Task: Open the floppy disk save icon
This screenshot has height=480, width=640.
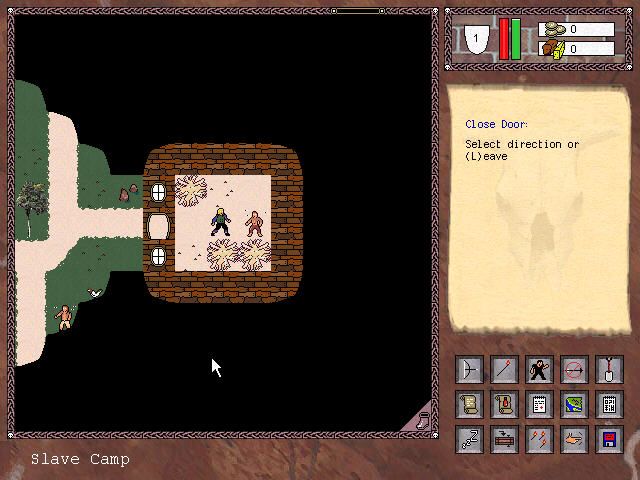Action: (x=609, y=438)
